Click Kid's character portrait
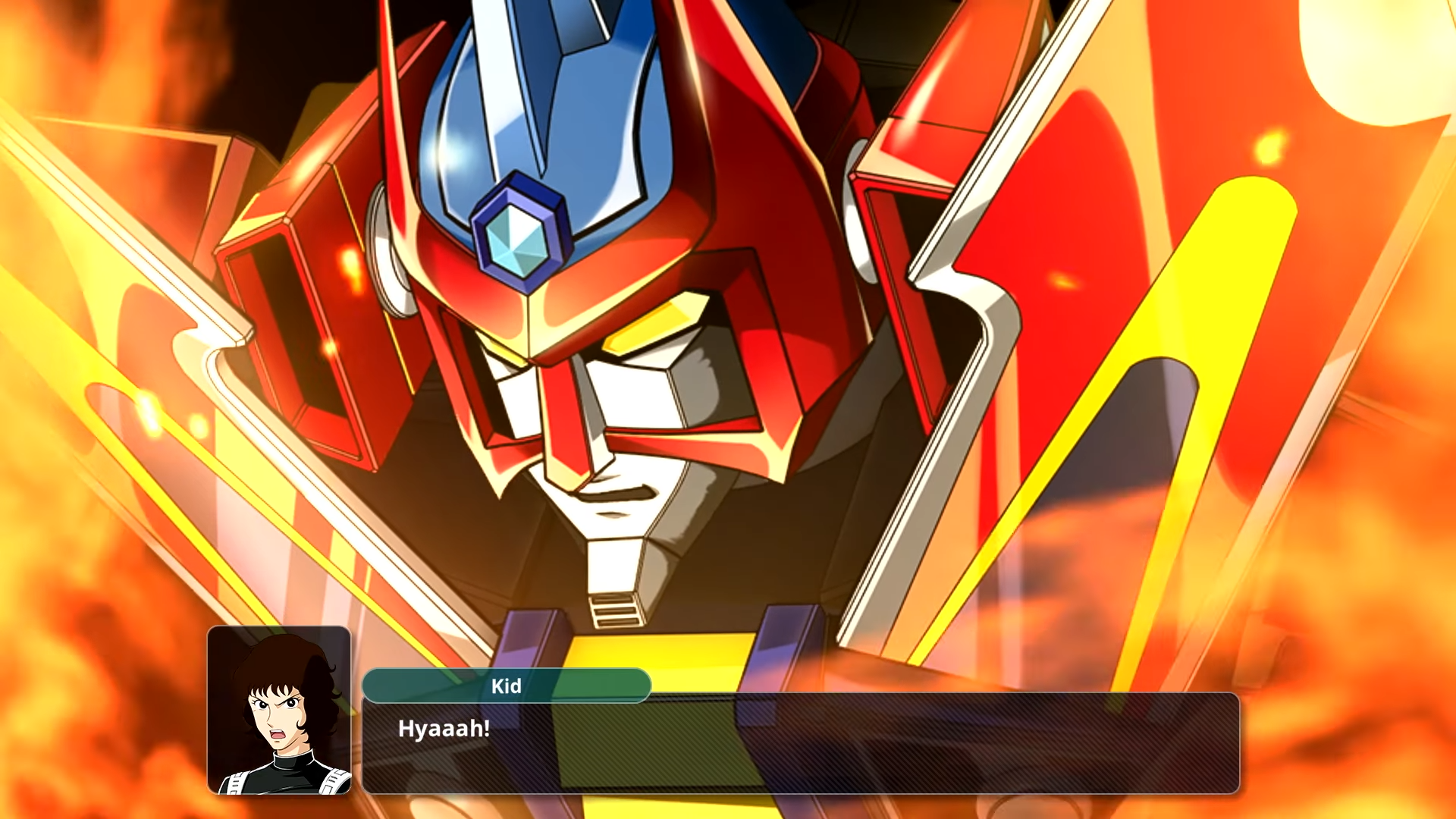 [x=279, y=710]
